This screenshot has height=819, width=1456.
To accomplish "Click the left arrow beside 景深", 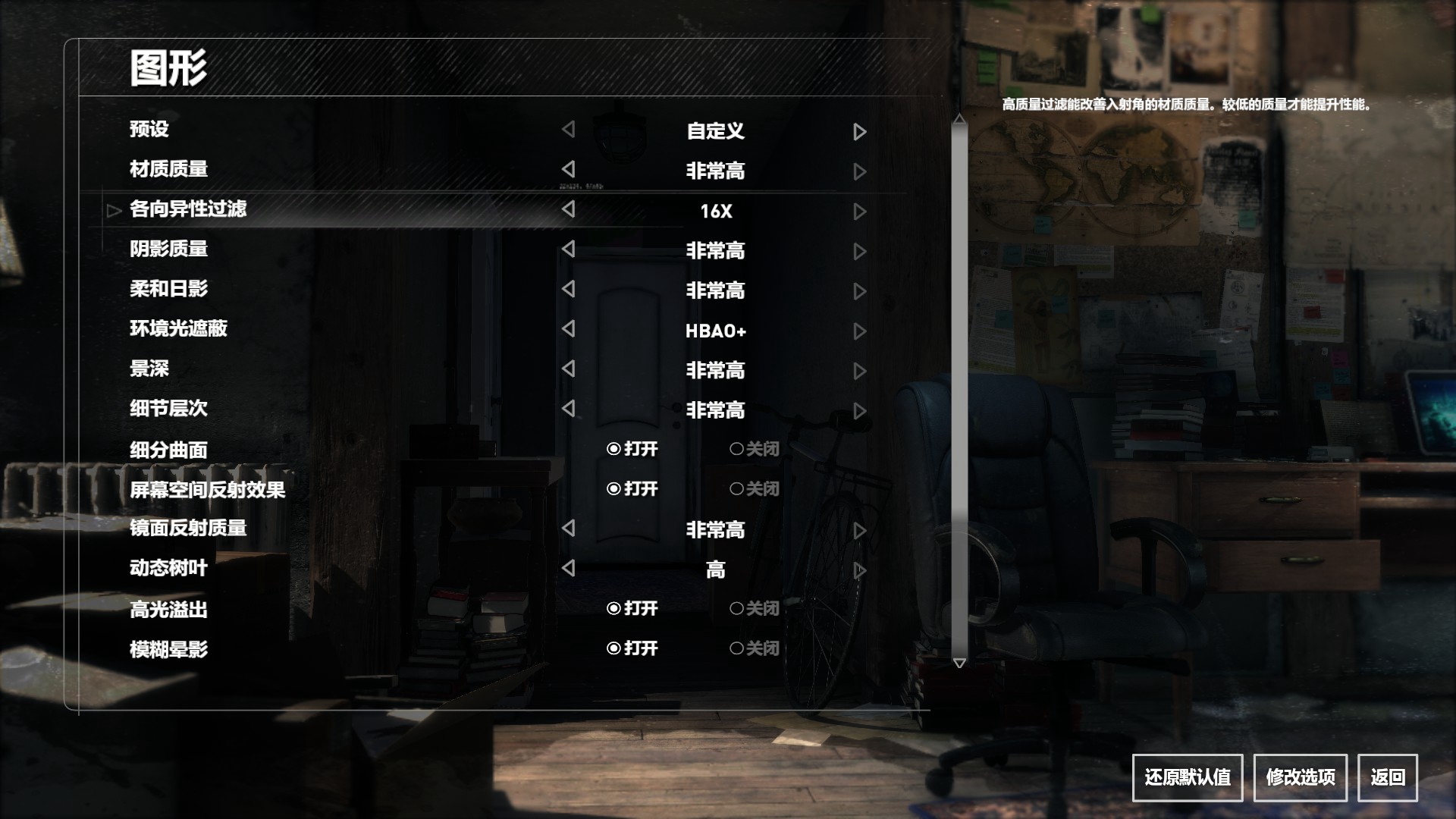I will [569, 370].
